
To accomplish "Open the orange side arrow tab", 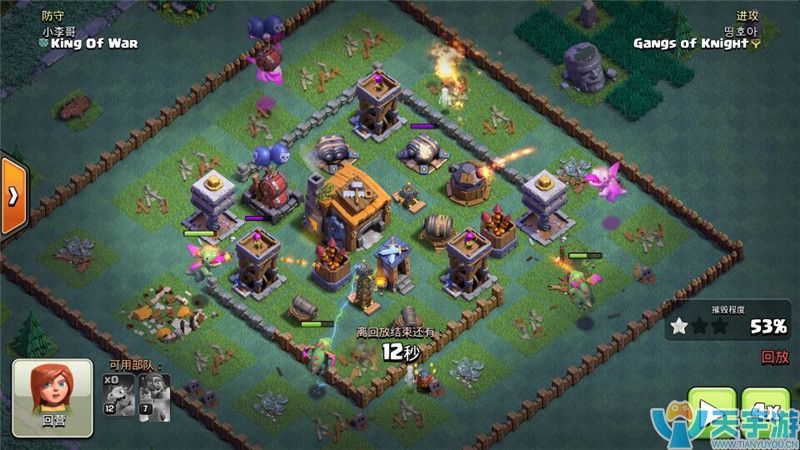I will pyautogui.click(x=12, y=195).
